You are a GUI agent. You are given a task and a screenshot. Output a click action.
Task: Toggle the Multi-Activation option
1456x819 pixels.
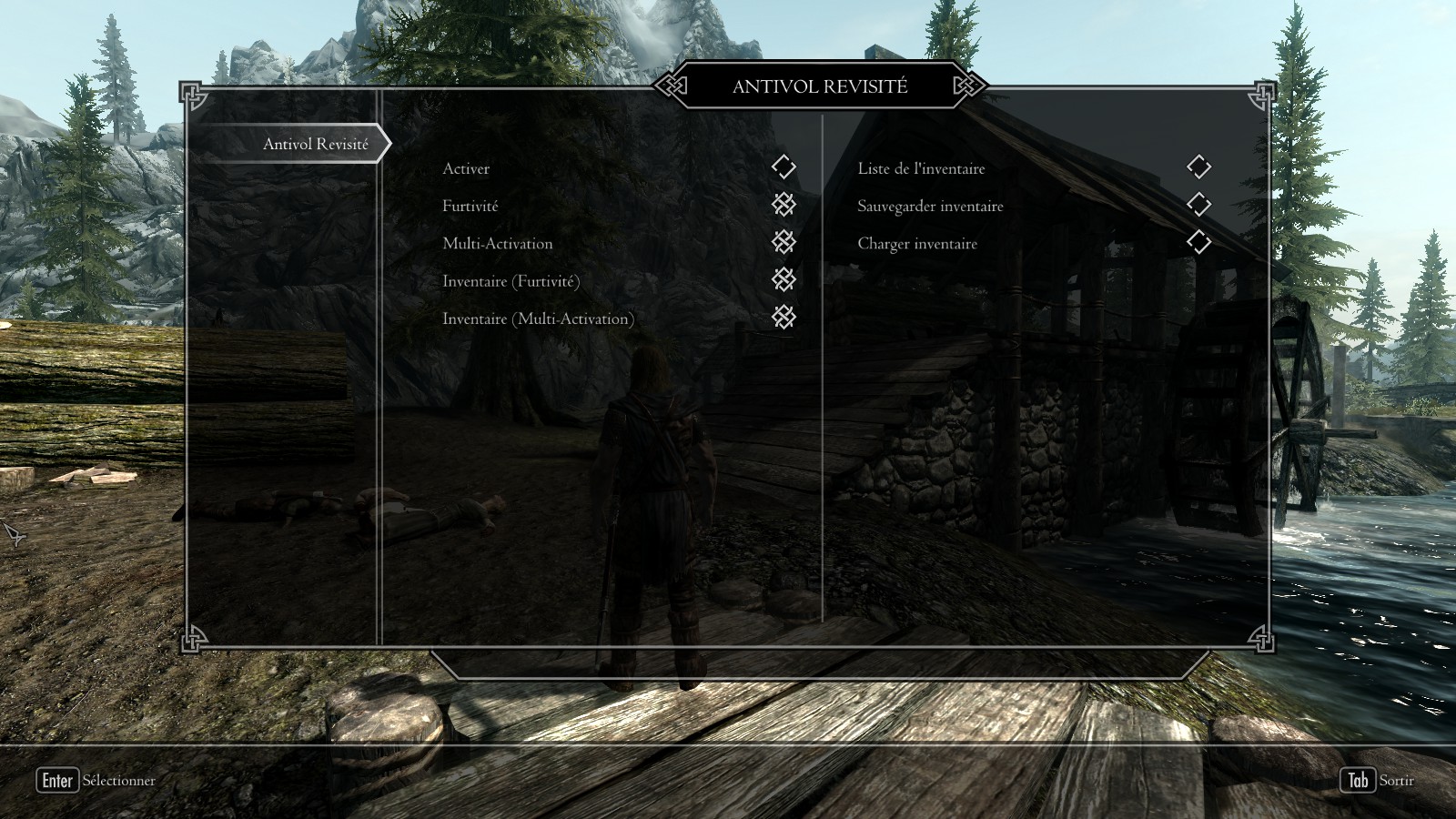784,242
